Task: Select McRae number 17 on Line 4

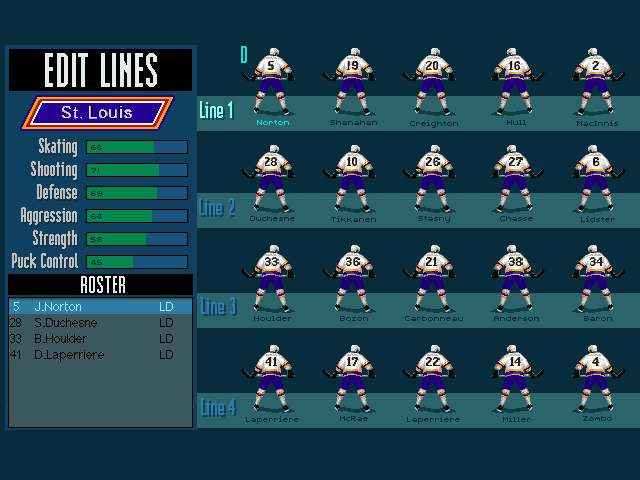Action: [x=351, y=381]
